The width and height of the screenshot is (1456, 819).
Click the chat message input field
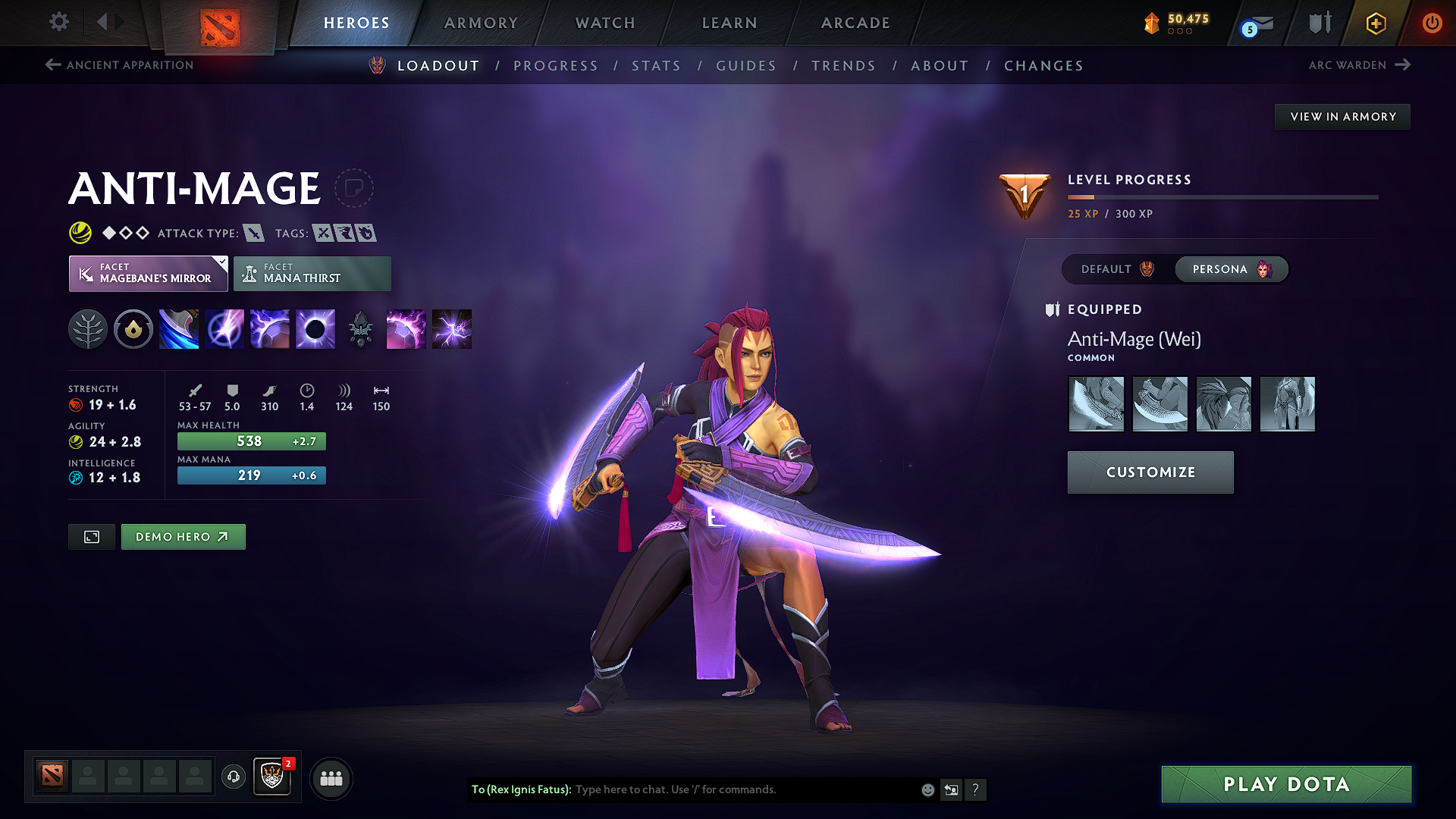tap(720, 789)
